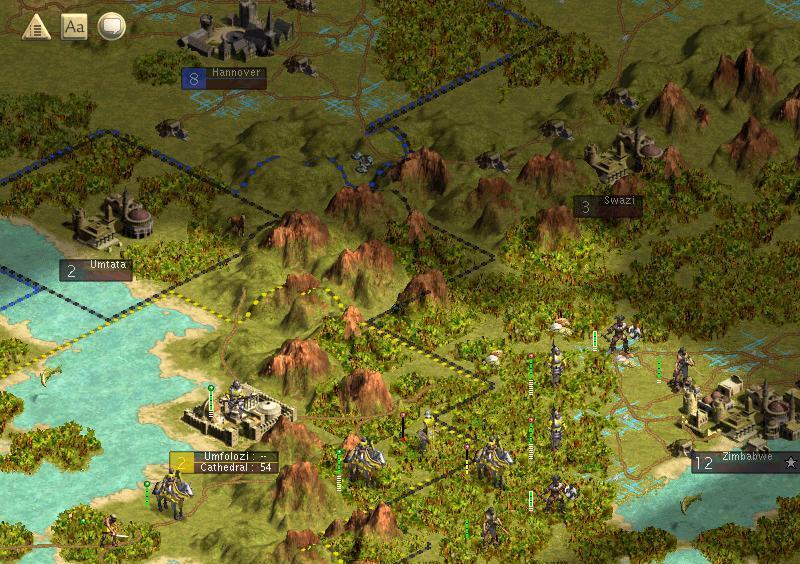
Task: Select the Umtata city name label
Action: coord(110,267)
